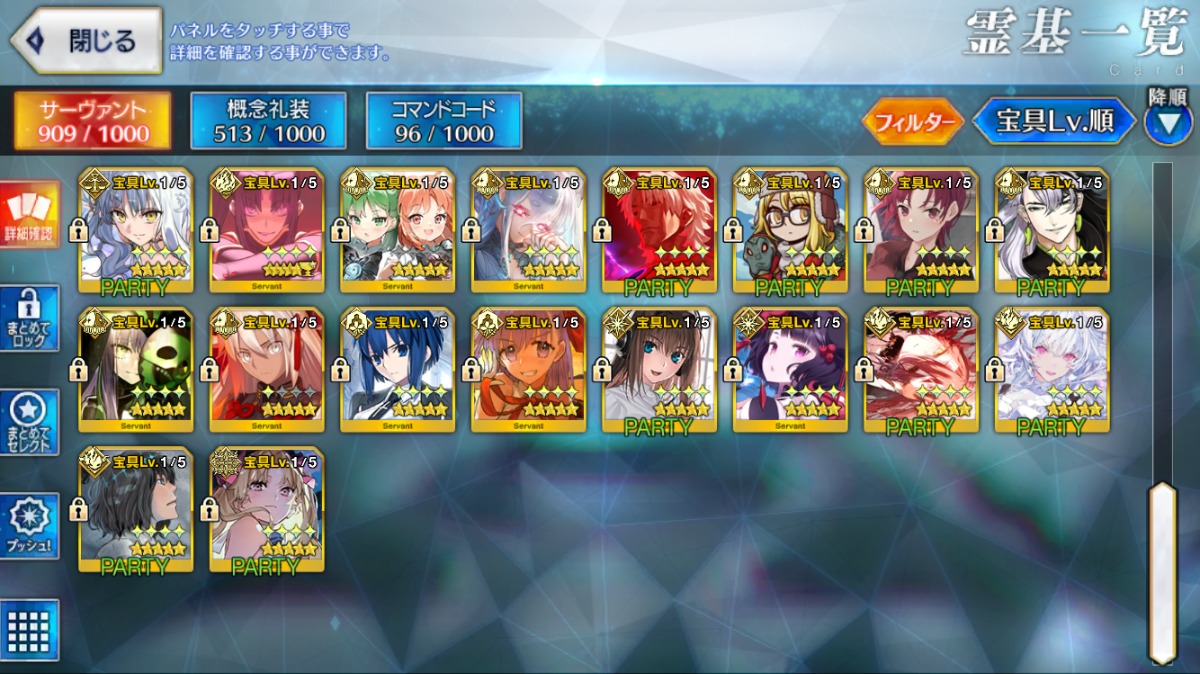Click the vertical scrollbar handle
The image size is (1200, 674).
pos(1162,570)
